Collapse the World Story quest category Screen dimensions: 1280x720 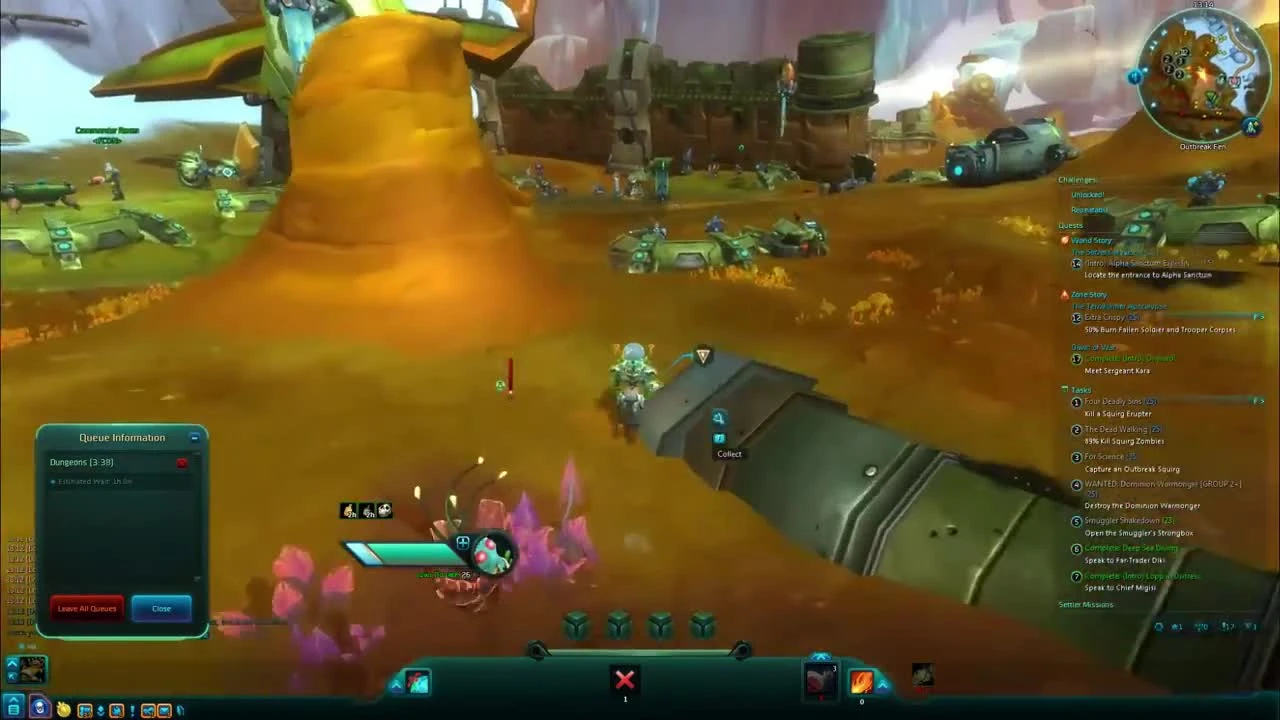pos(1092,240)
